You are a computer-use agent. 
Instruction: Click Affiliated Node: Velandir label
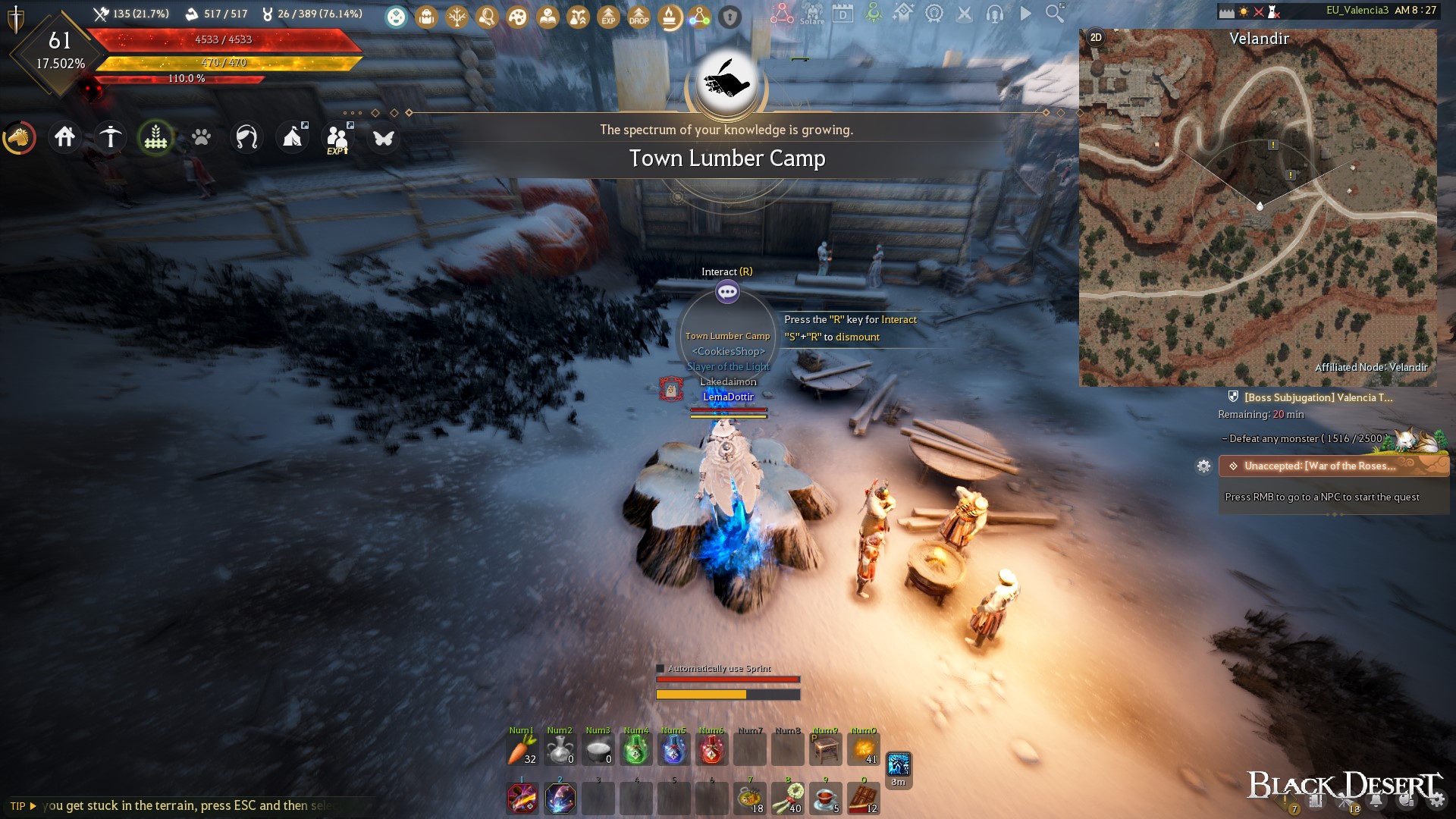click(1371, 367)
